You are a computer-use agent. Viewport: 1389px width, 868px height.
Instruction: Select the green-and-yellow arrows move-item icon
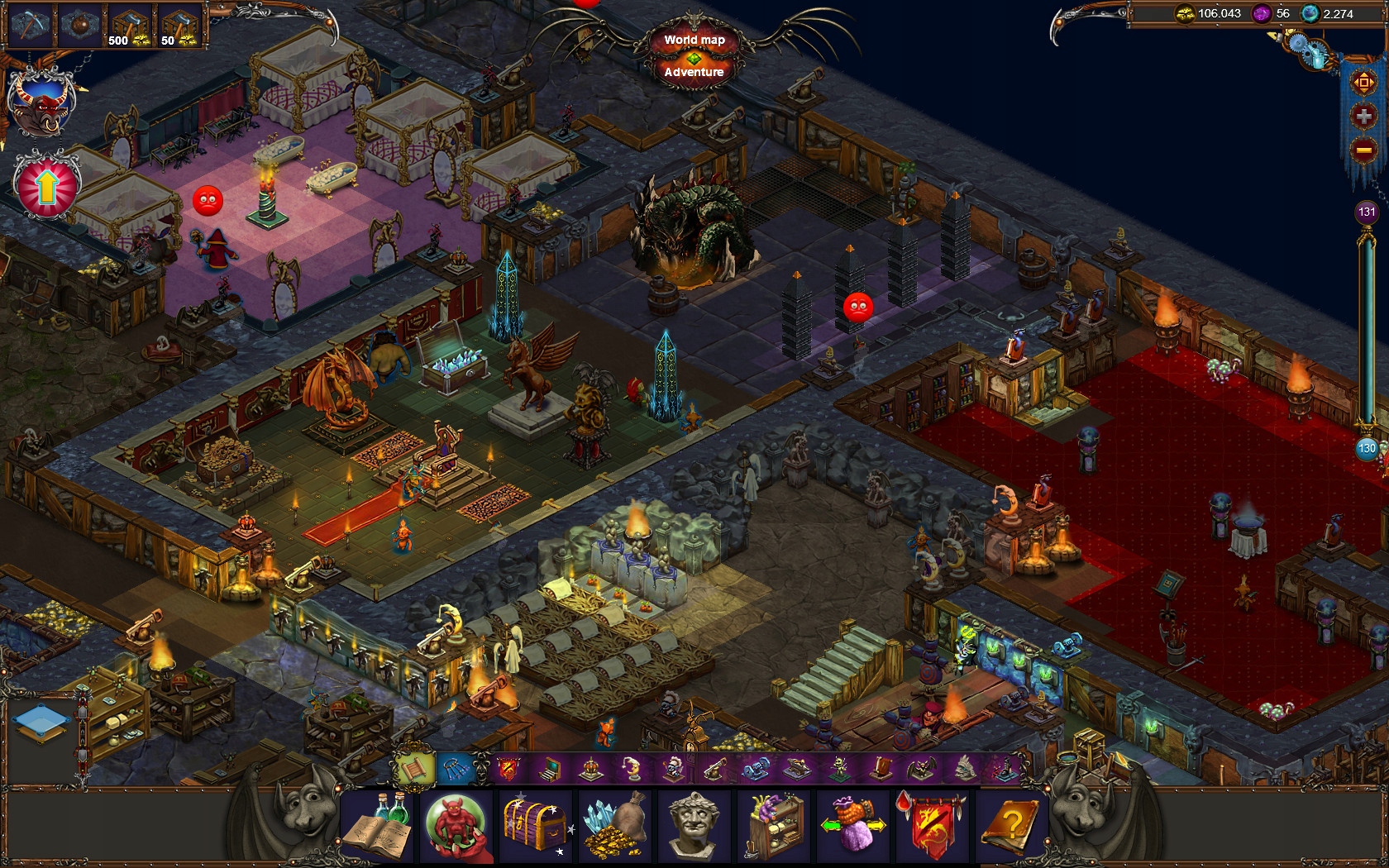854,827
